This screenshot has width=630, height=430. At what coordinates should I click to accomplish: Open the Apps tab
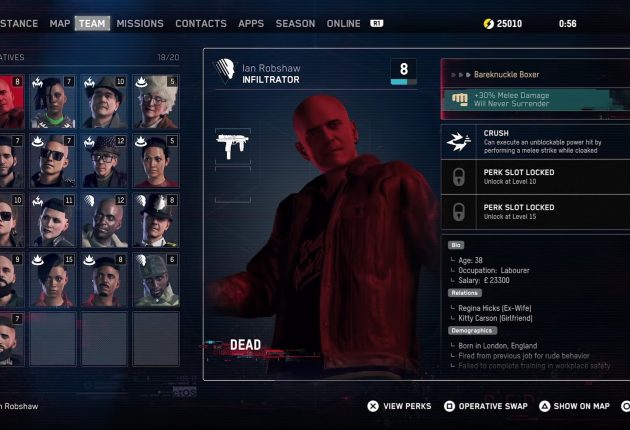coord(251,23)
